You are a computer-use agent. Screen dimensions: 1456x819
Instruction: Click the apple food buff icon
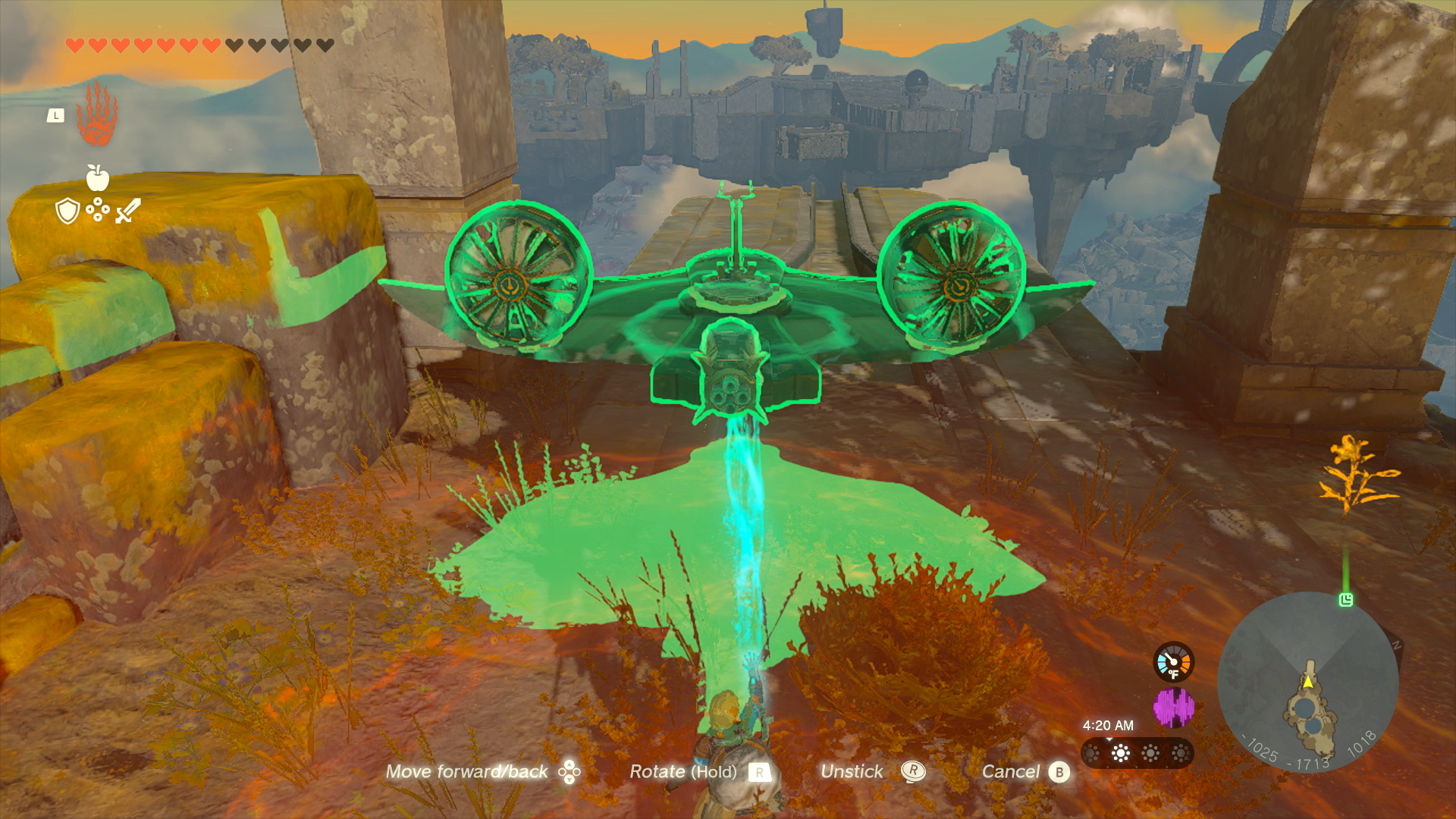97,178
